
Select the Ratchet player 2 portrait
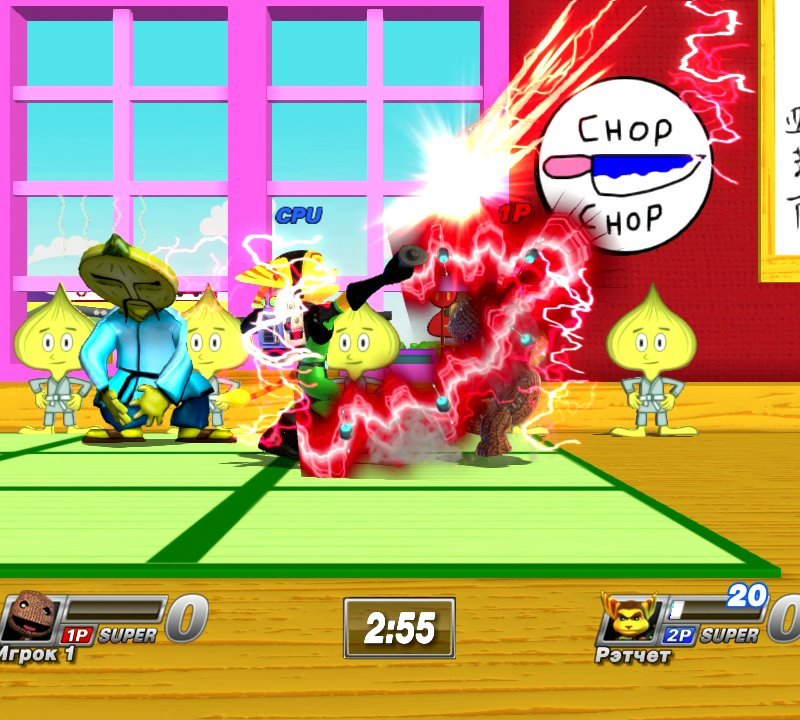(629, 617)
